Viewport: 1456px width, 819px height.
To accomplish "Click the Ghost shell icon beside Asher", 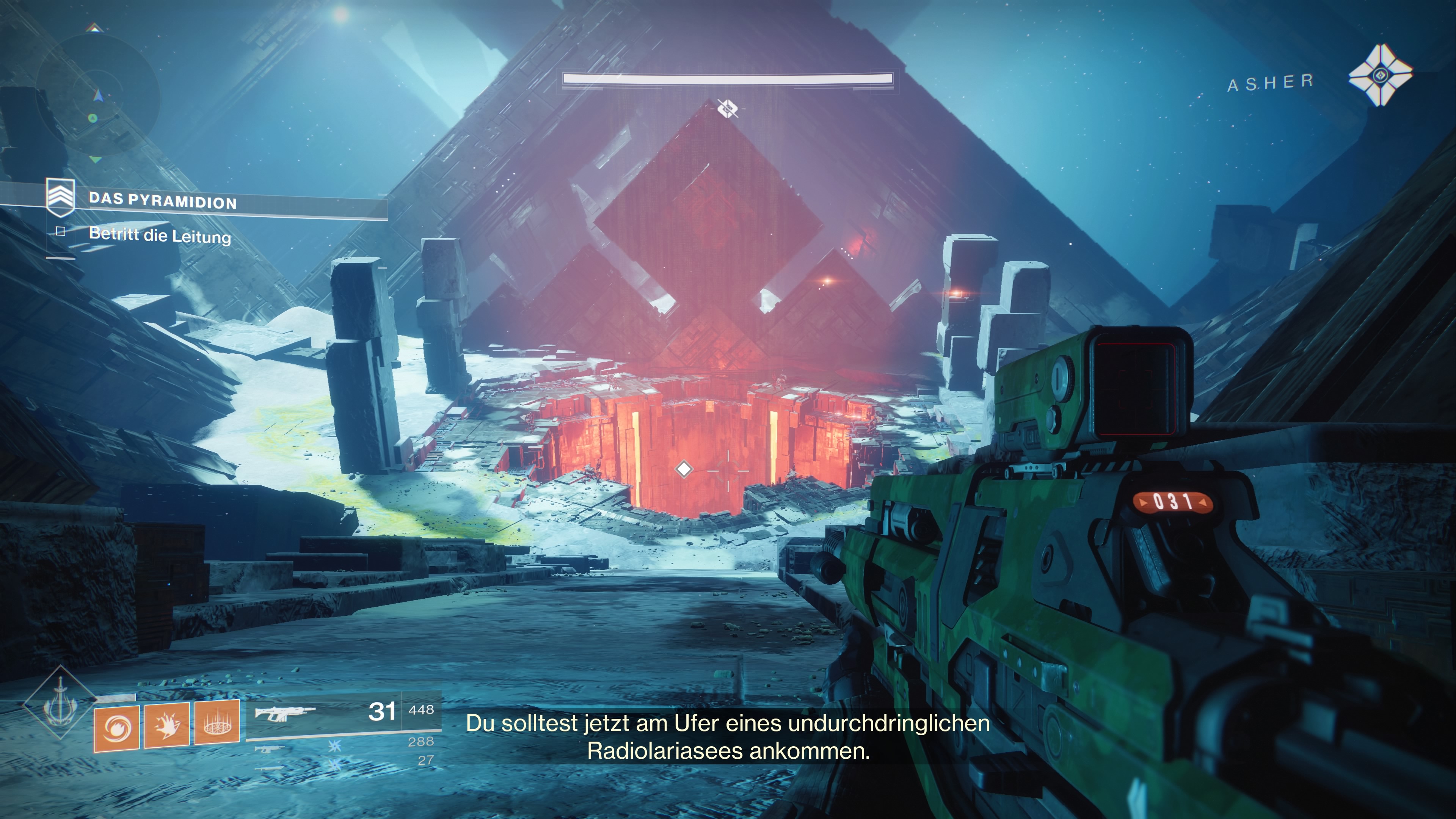I will coord(1380,75).
